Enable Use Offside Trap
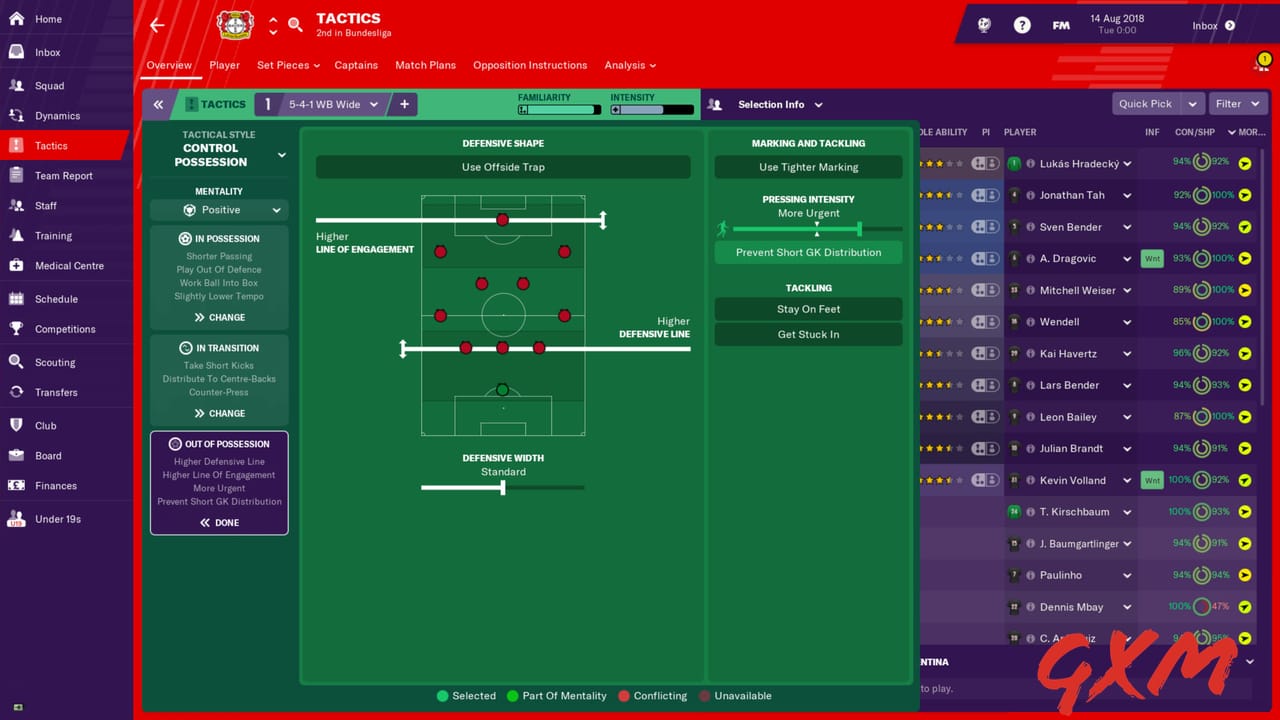 tap(502, 166)
